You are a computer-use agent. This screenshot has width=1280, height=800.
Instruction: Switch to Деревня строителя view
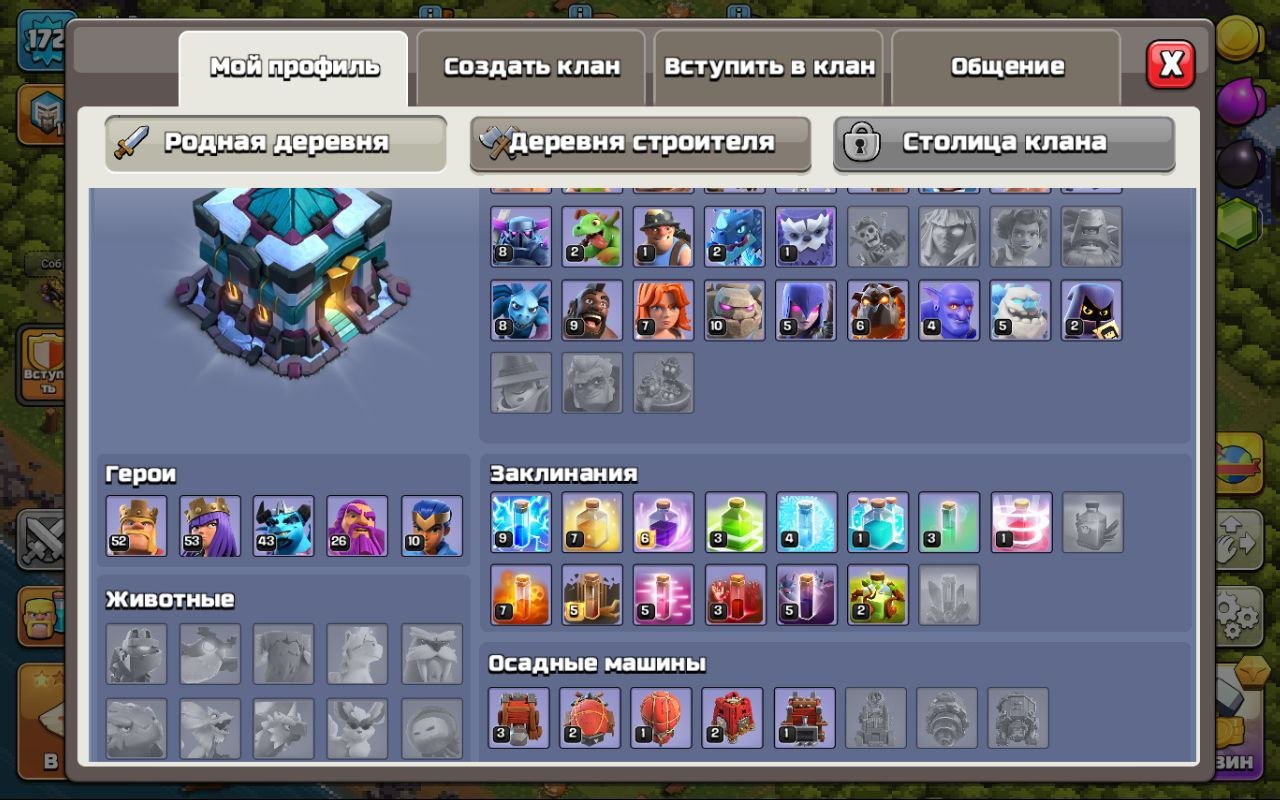pos(639,143)
